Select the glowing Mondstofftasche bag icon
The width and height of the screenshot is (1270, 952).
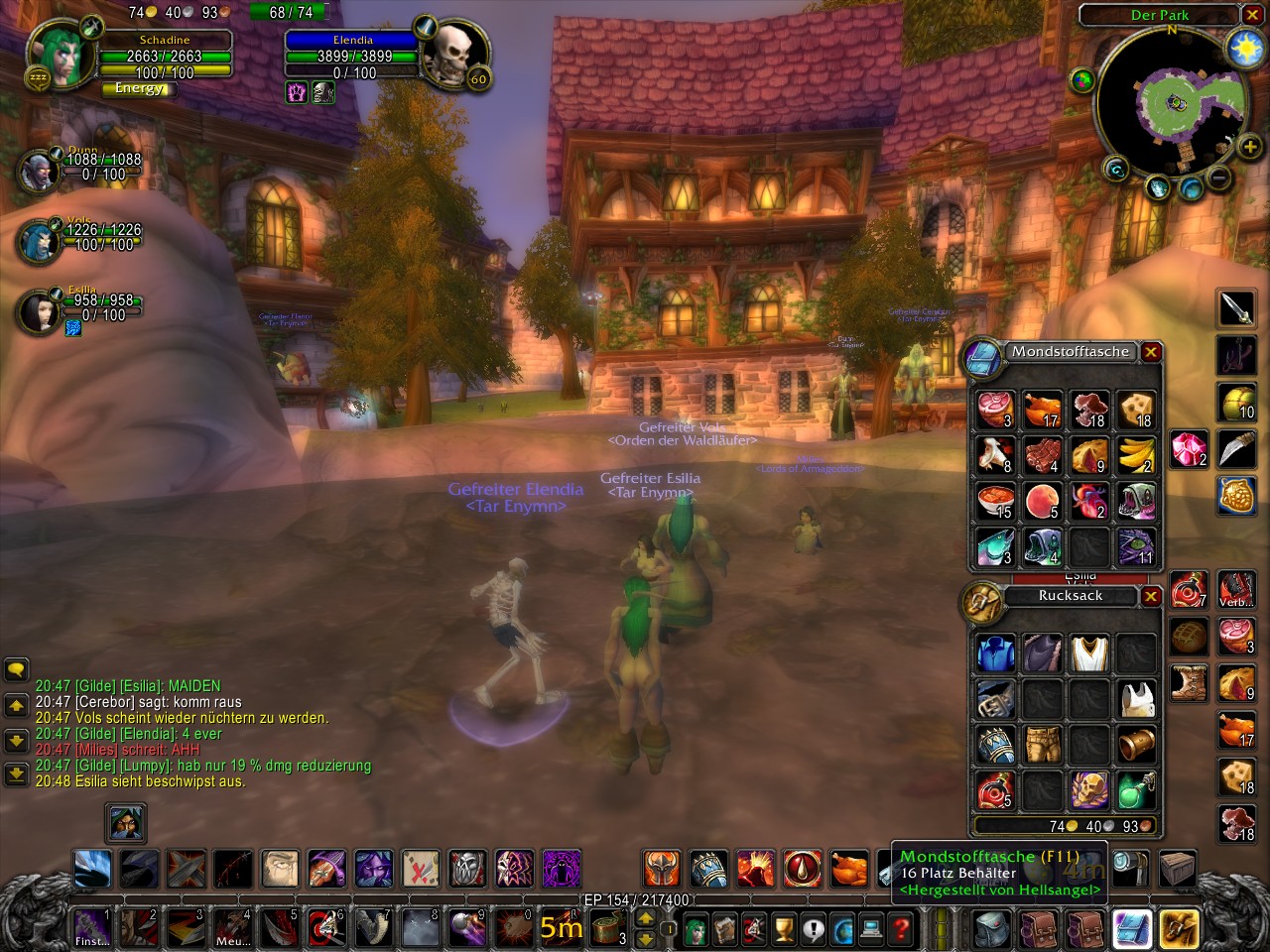pos(1134,929)
